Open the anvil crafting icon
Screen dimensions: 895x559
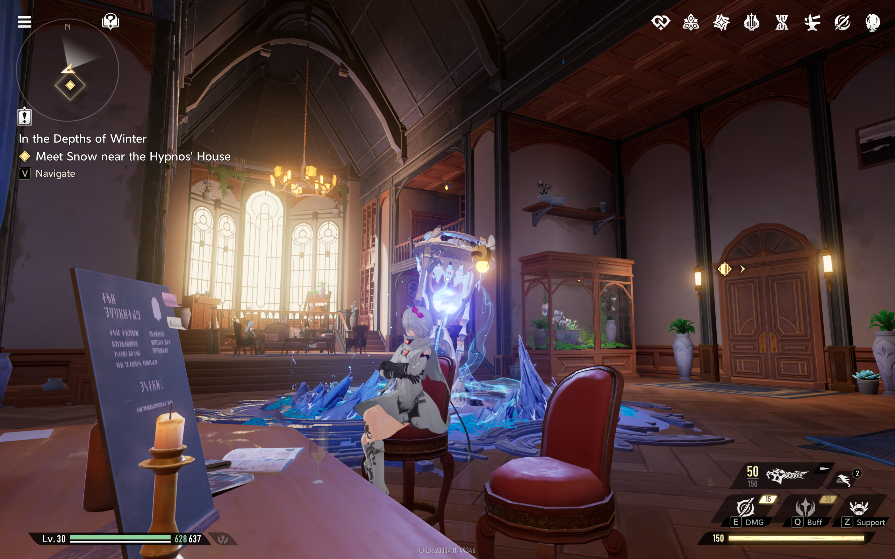812,22
